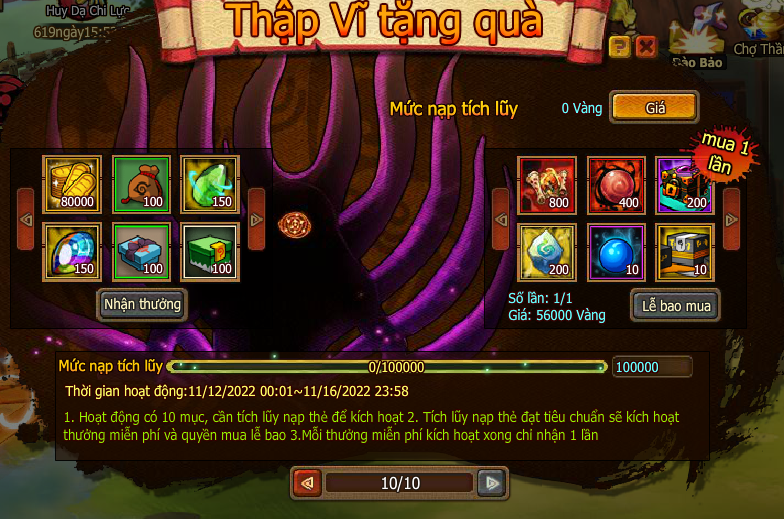Go to previous page from 10/10
The height and width of the screenshot is (519, 784).
[x=307, y=484]
